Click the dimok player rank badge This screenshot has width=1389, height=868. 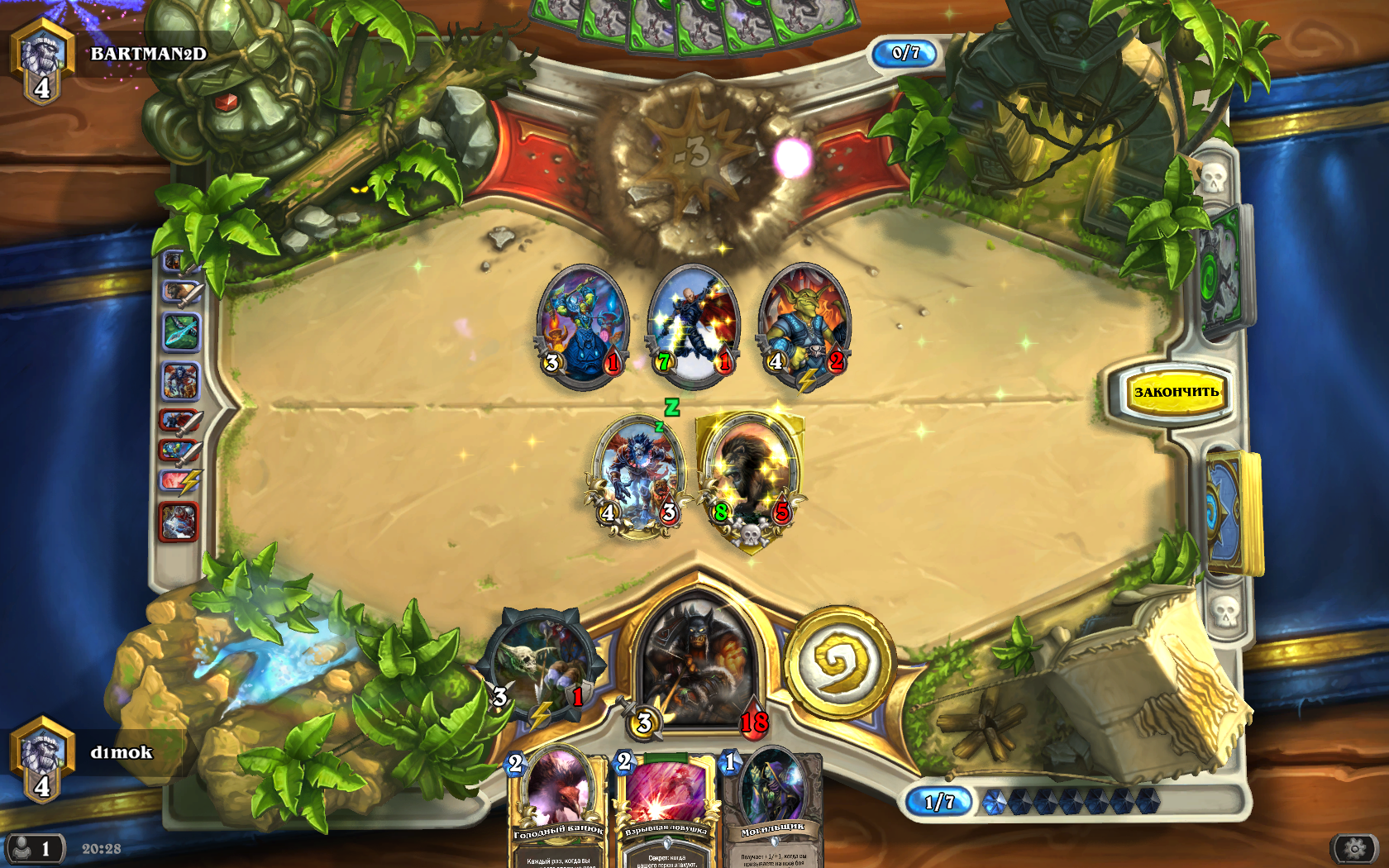[x=42, y=759]
